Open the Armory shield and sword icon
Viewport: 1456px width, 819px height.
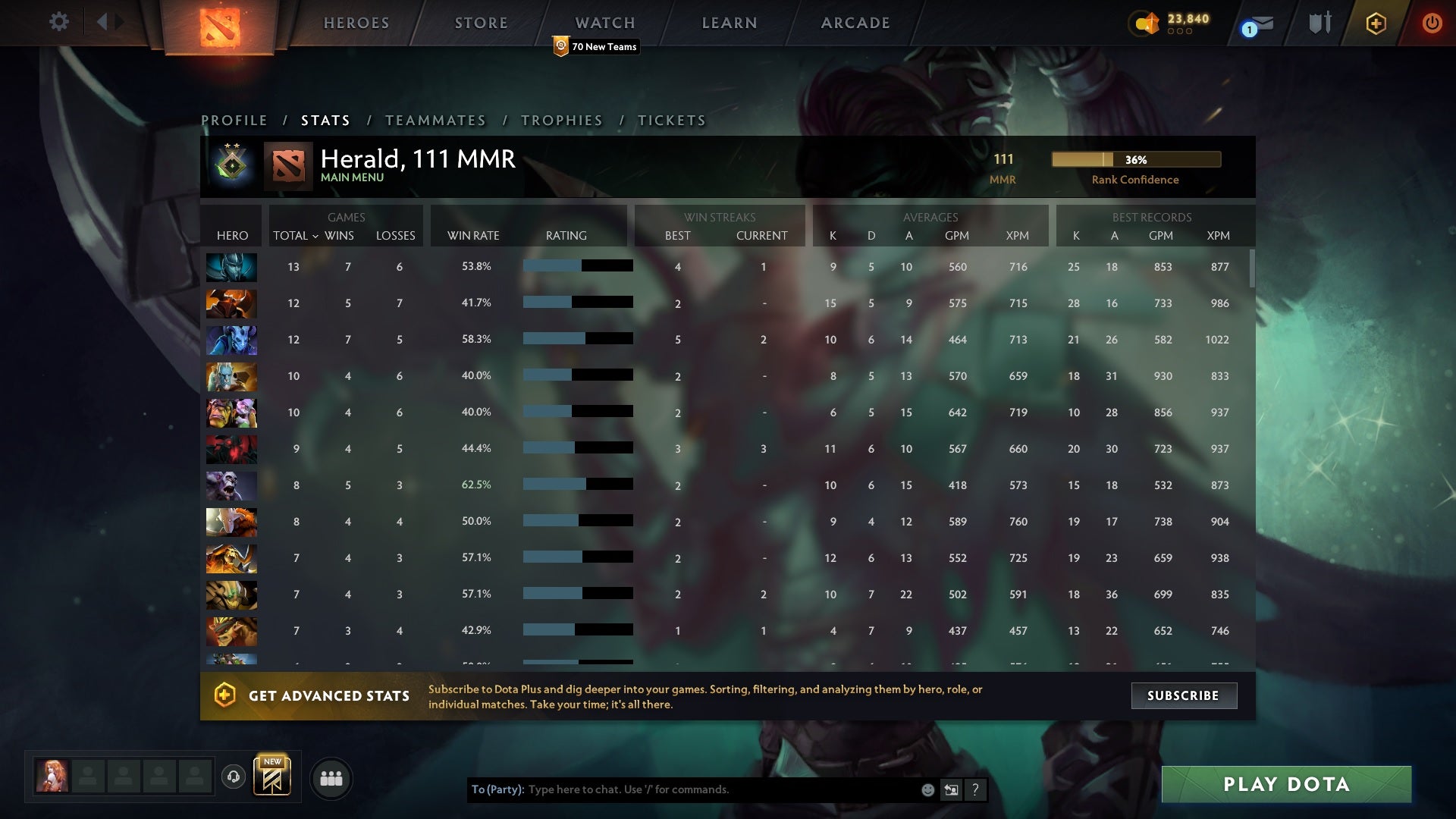[1319, 23]
